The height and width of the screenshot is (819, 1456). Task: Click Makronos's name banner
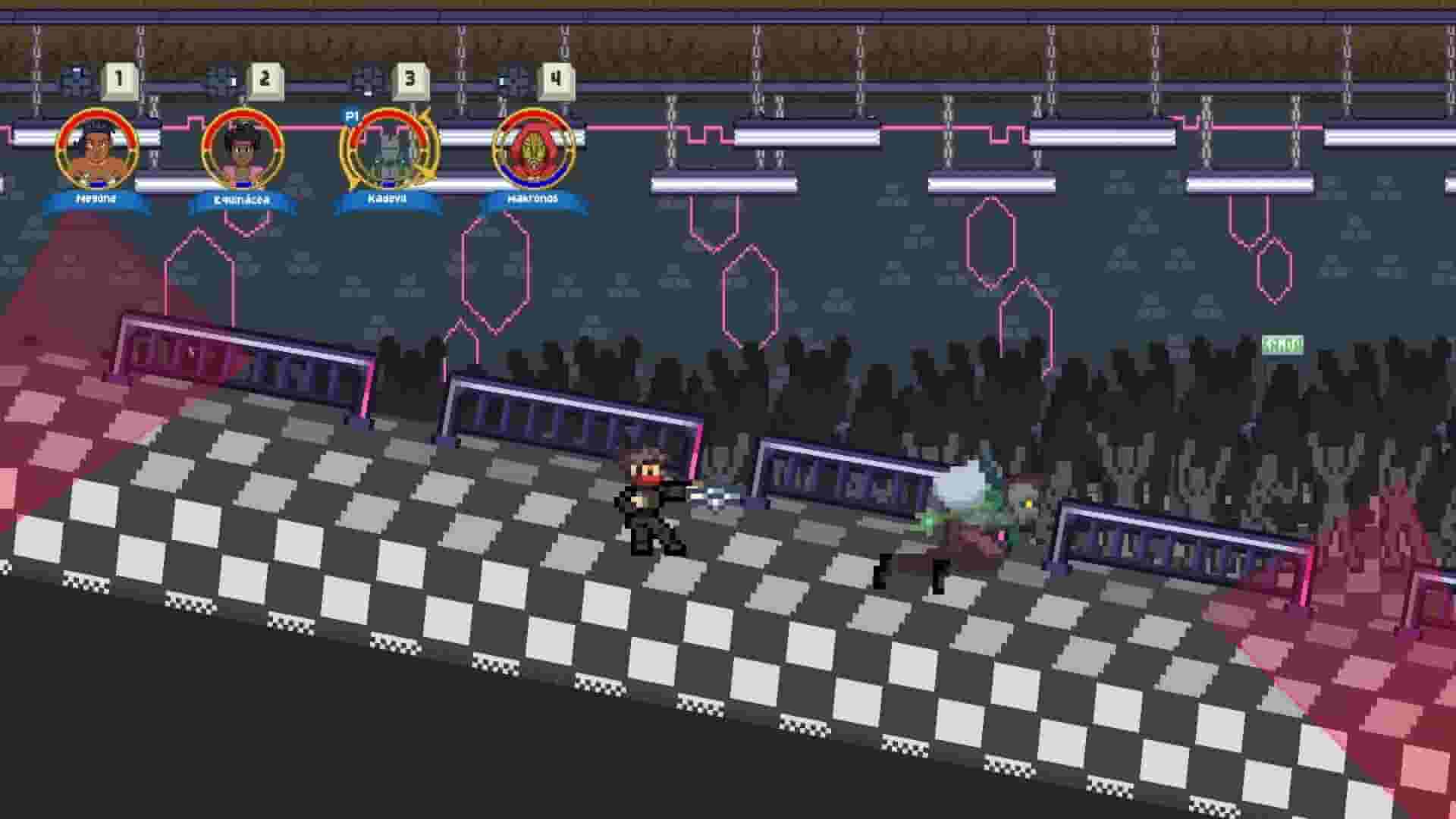point(532,199)
